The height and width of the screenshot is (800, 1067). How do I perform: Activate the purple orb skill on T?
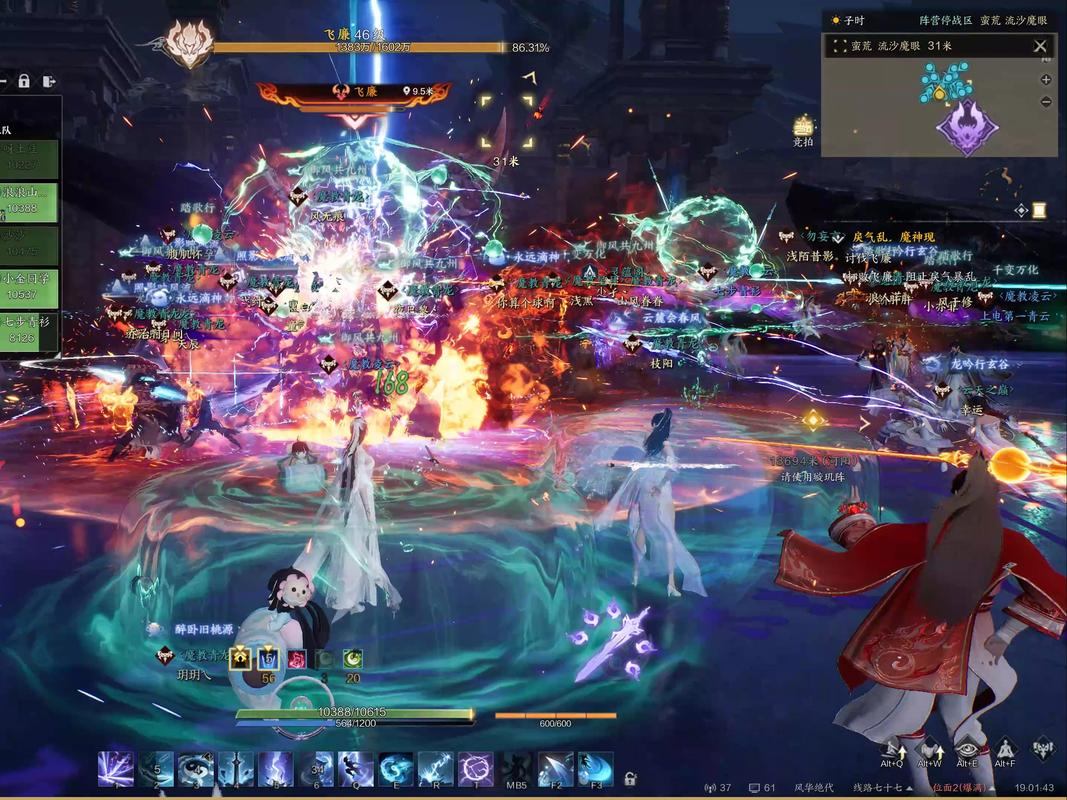(x=475, y=769)
